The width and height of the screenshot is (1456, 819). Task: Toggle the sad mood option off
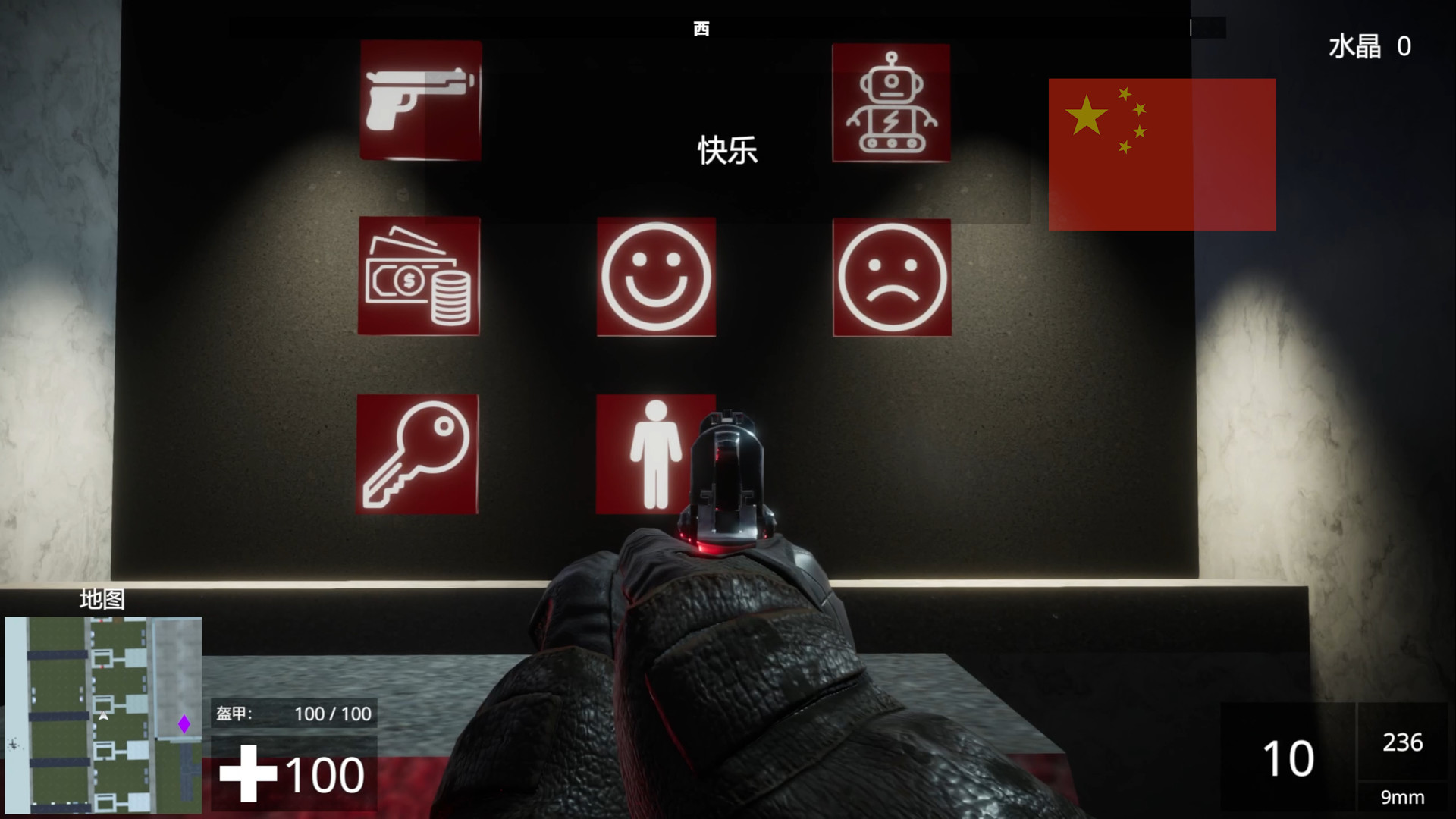(x=892, y=278)
